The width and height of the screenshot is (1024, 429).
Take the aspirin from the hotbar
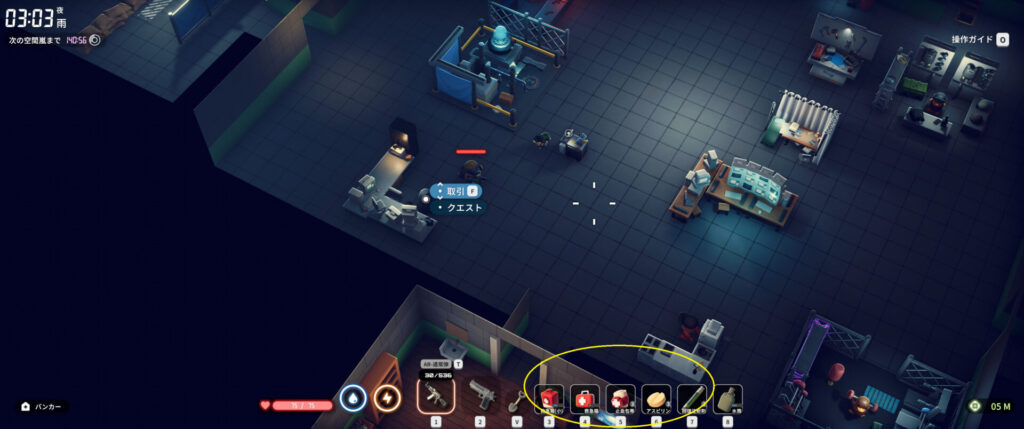[x=656, y=398]
